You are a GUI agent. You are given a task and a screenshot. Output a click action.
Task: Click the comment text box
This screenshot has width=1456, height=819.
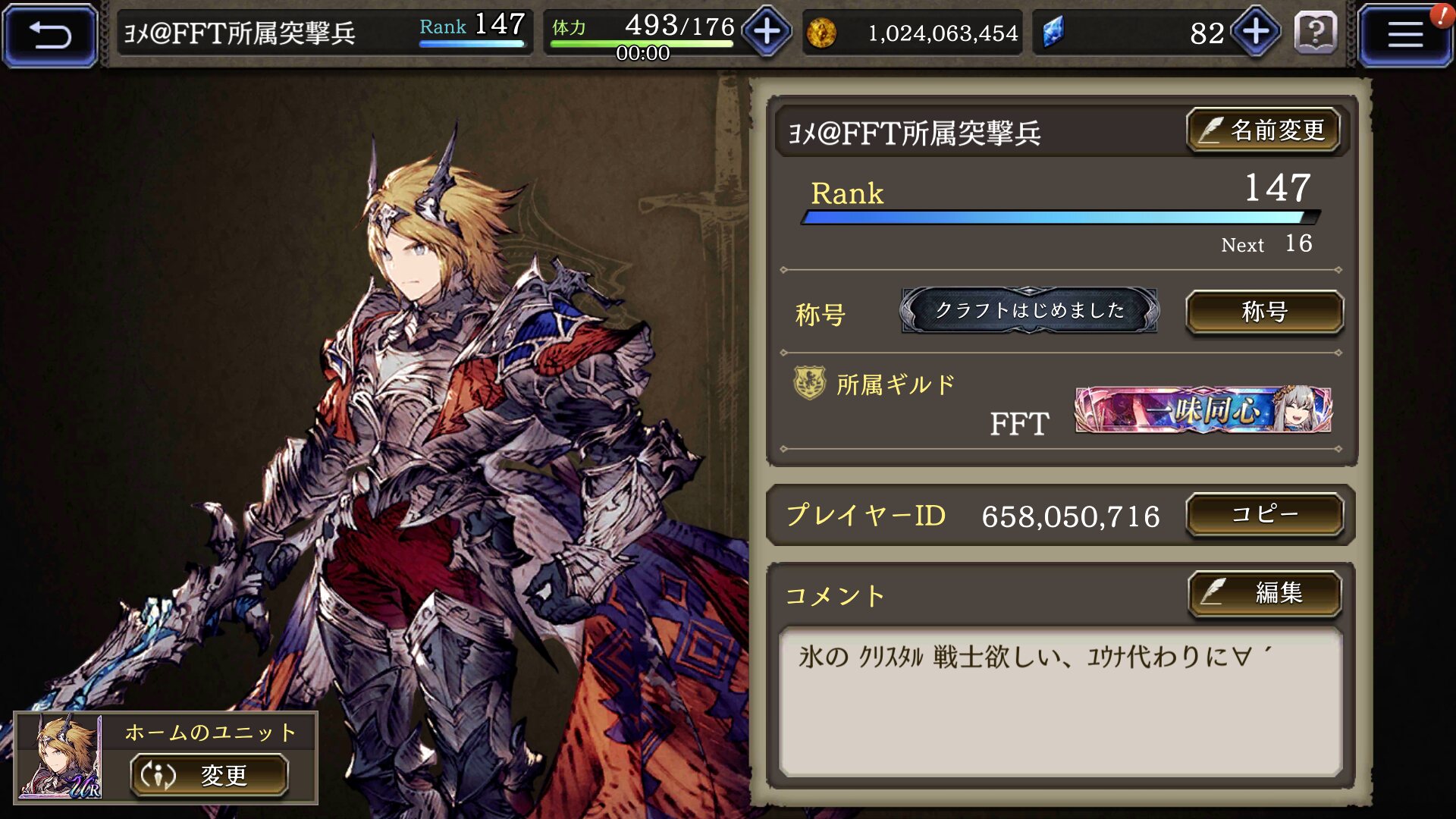coord(1060,701)
